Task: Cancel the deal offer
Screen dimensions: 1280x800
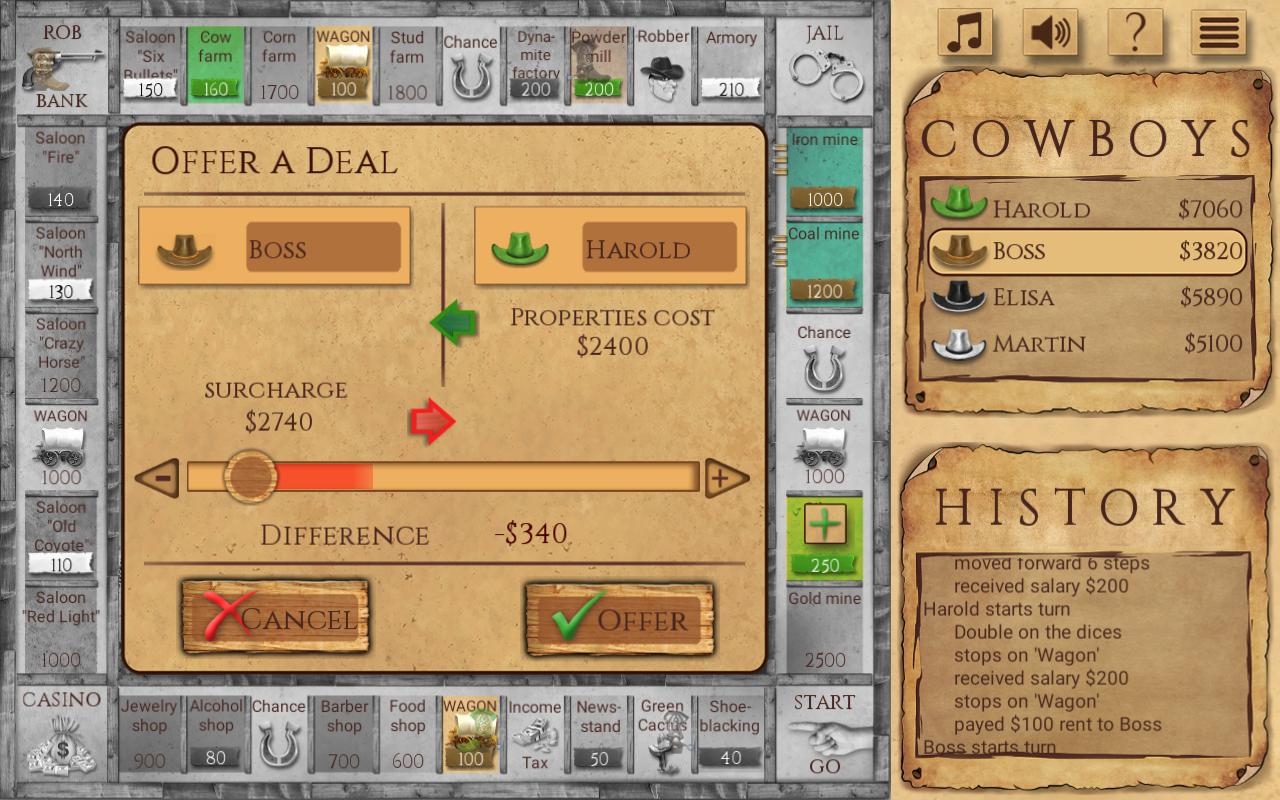Action: click(274, 618)
